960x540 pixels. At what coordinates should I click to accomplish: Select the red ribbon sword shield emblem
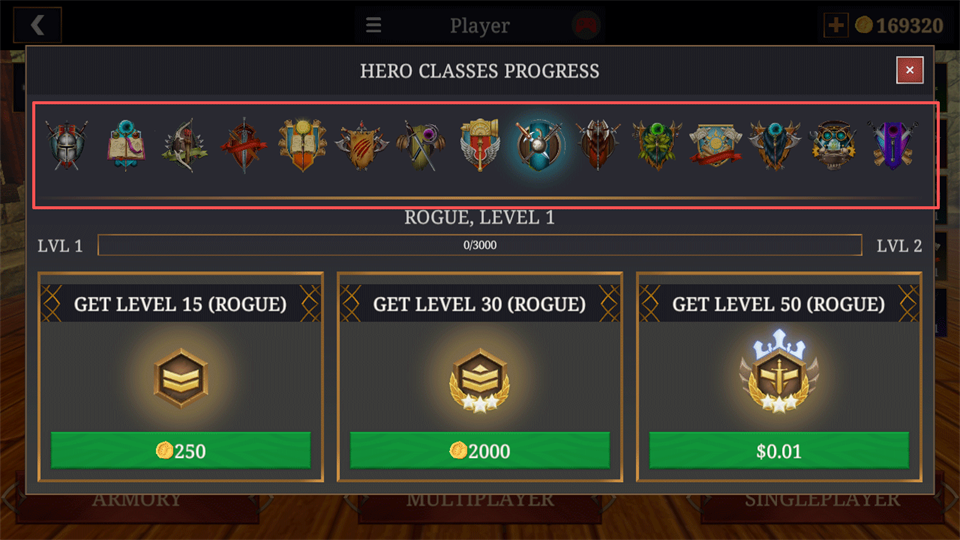pos(243,146)
